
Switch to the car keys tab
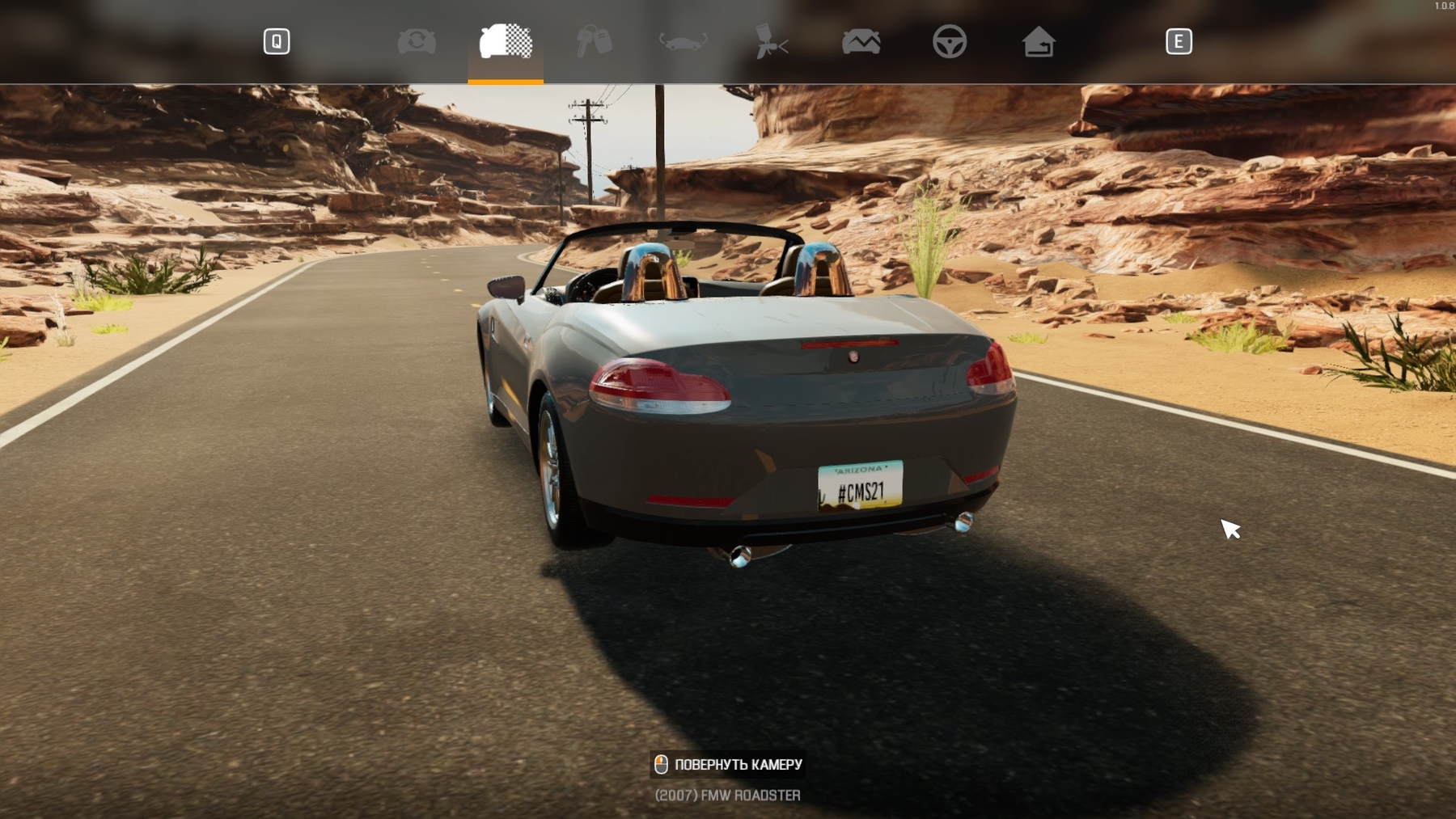(594, 41)
